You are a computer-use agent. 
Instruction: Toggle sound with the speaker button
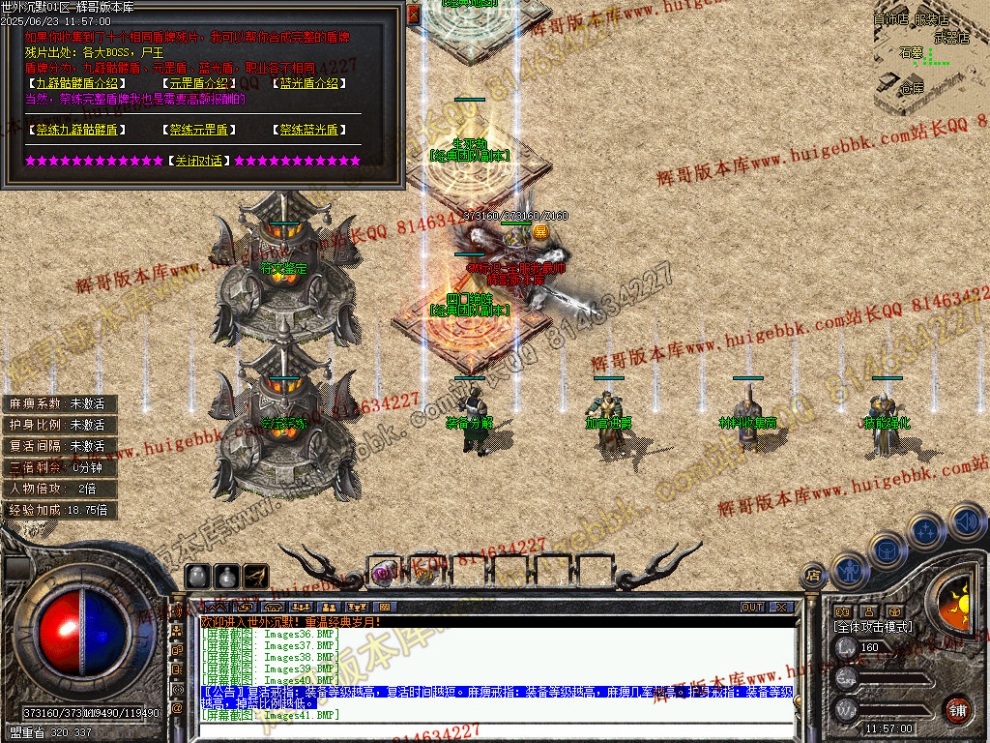click(966, 520)
